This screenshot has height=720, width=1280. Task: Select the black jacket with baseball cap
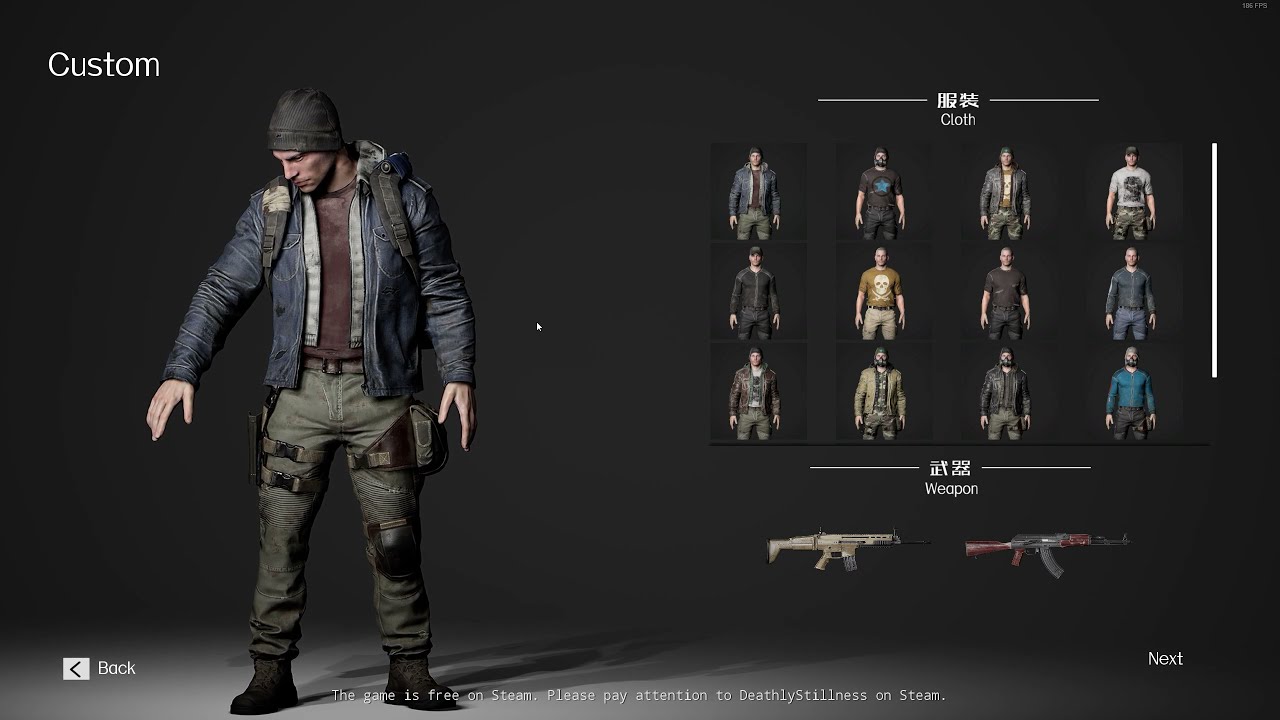pyautogui.click(x=758, y=290)
